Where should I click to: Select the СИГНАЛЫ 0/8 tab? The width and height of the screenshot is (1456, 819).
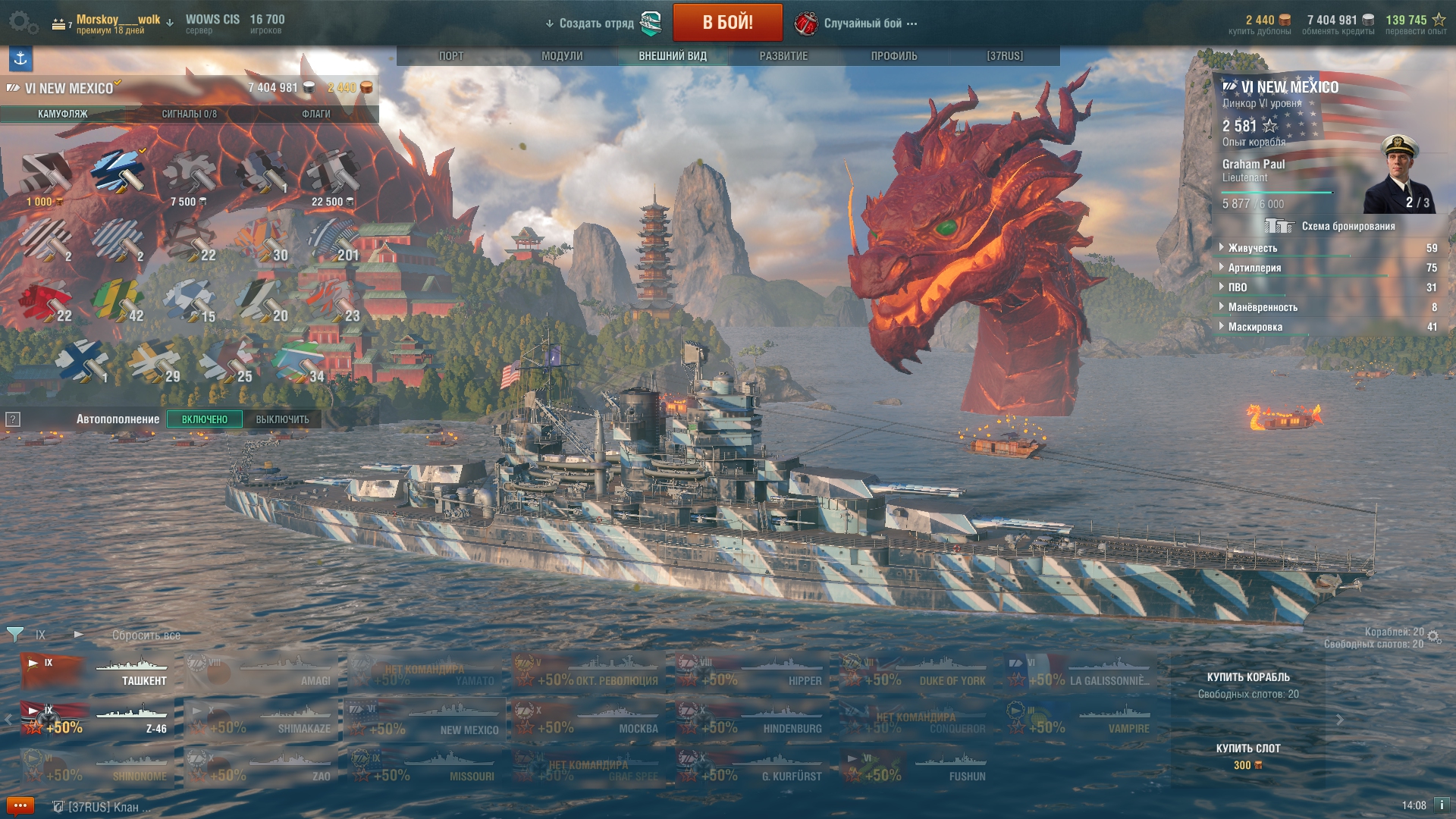pos(189,114)
